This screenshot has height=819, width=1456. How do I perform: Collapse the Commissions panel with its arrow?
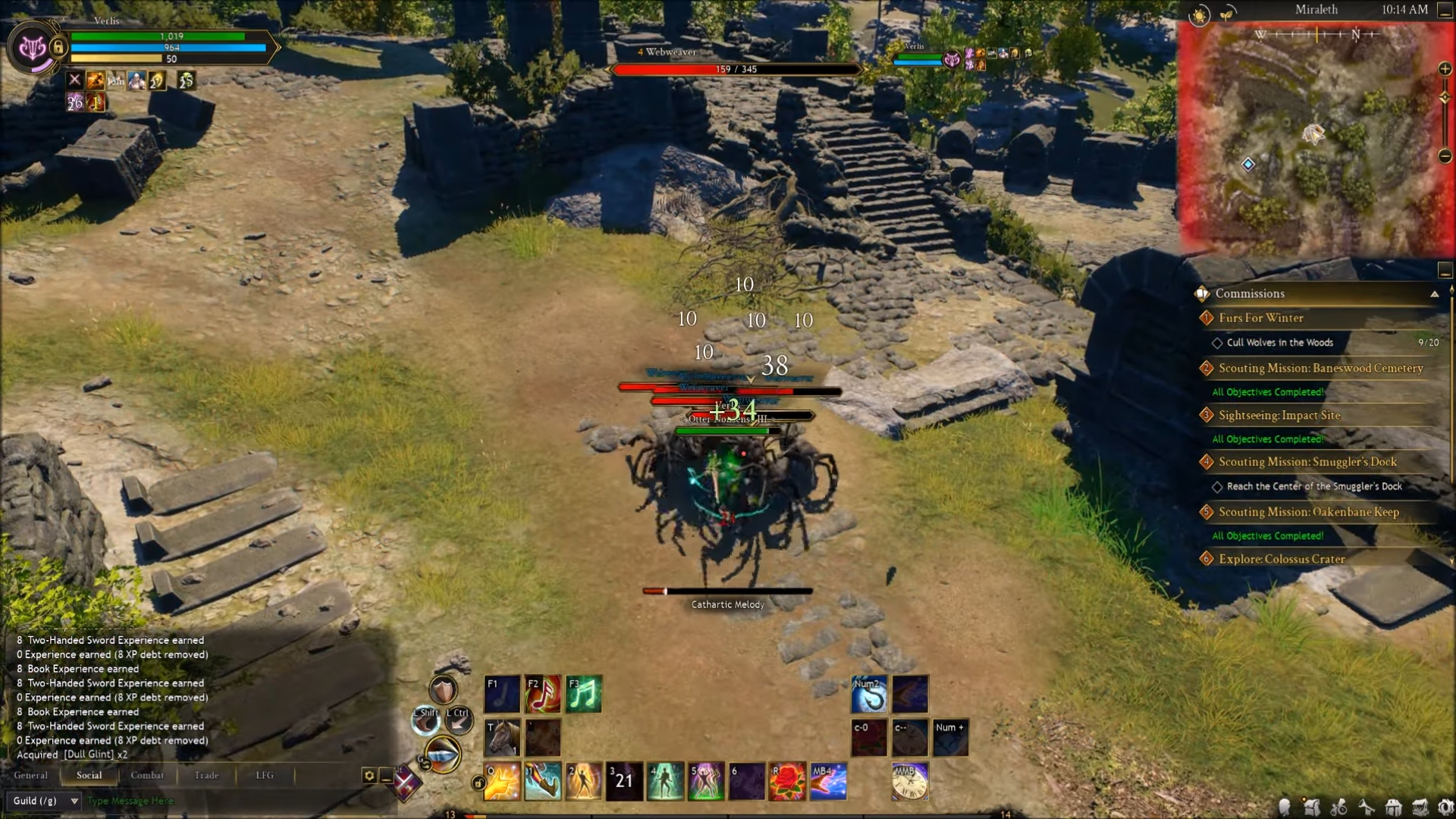click(1435, 293)
